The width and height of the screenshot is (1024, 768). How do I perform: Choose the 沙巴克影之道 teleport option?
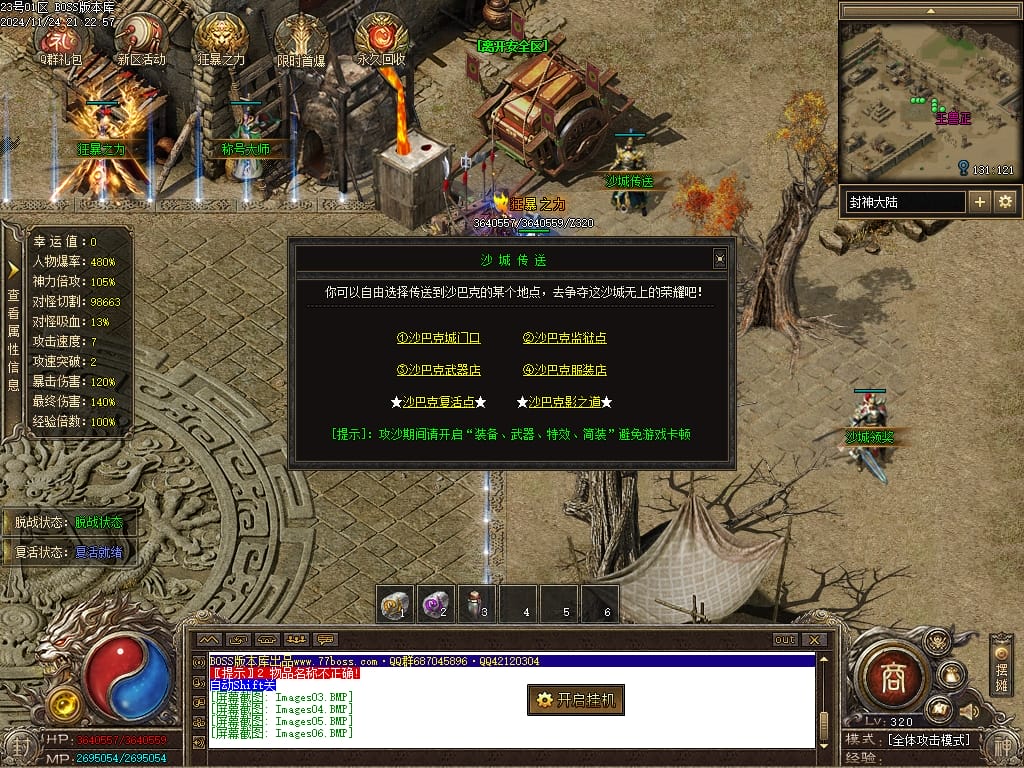(x=564, y=402)
